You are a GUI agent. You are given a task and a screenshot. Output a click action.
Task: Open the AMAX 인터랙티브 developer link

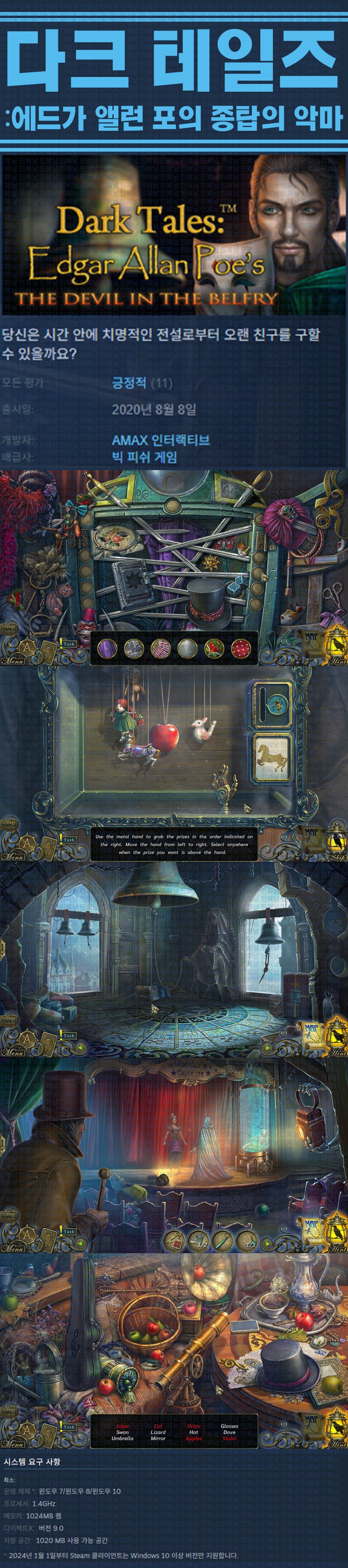point(161,440)
